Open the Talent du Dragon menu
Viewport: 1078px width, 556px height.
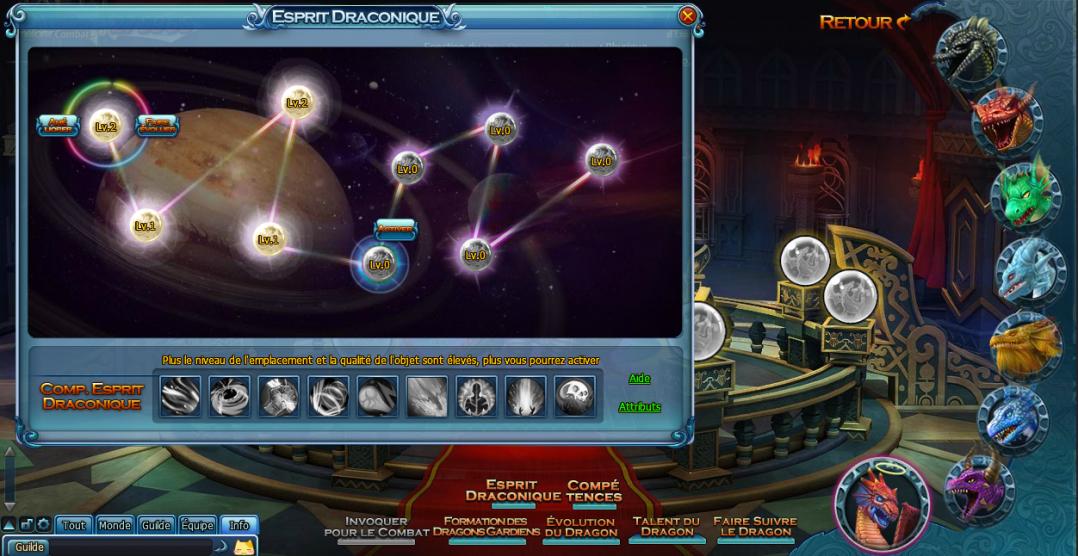667,527
